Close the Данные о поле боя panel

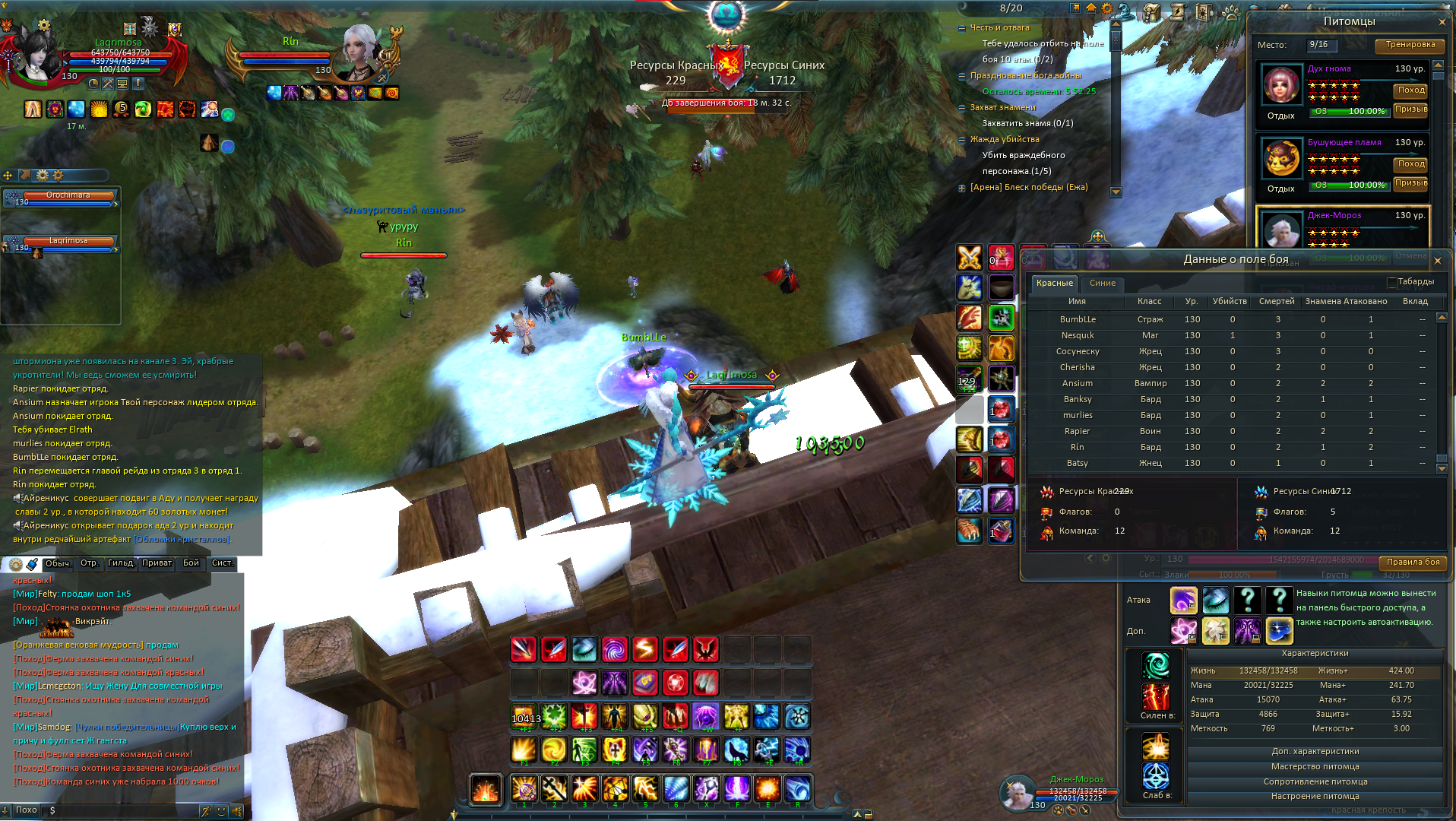coord(1437,261)
